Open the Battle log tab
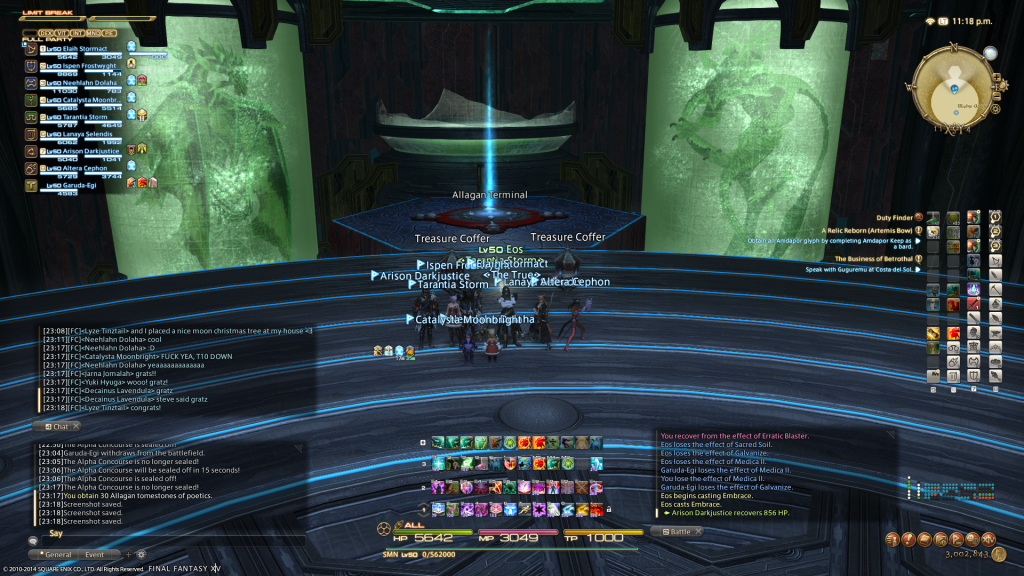The image size is (1024, 576). 679,532
